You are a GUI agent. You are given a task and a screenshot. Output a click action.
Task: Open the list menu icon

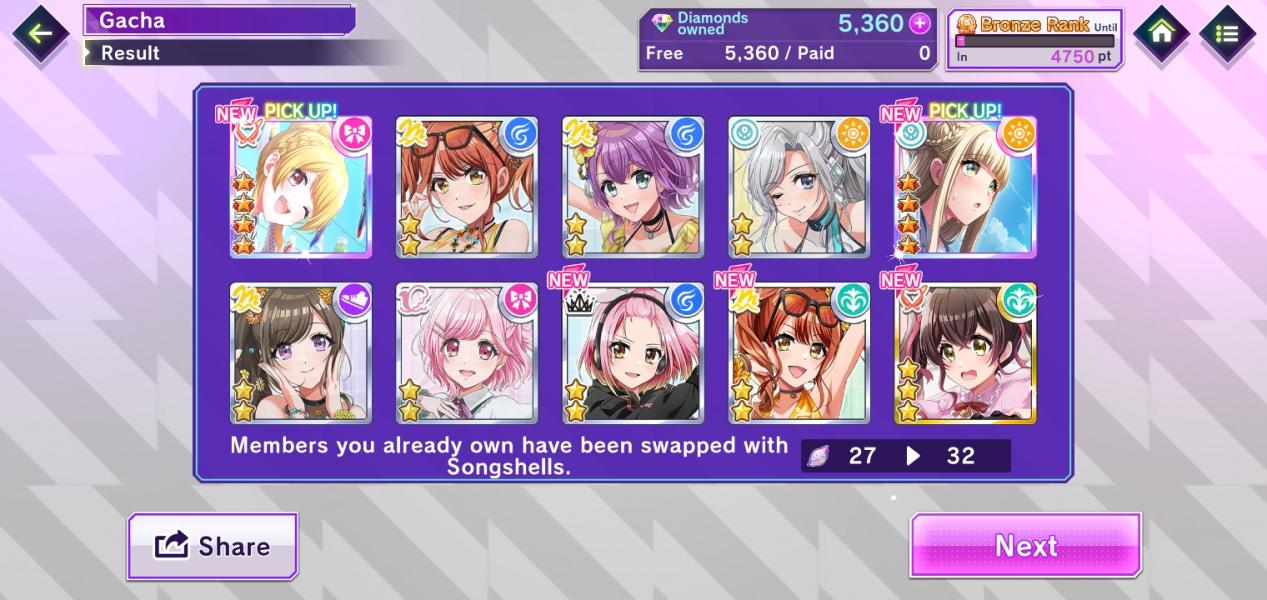click(x=1227, y=34)
